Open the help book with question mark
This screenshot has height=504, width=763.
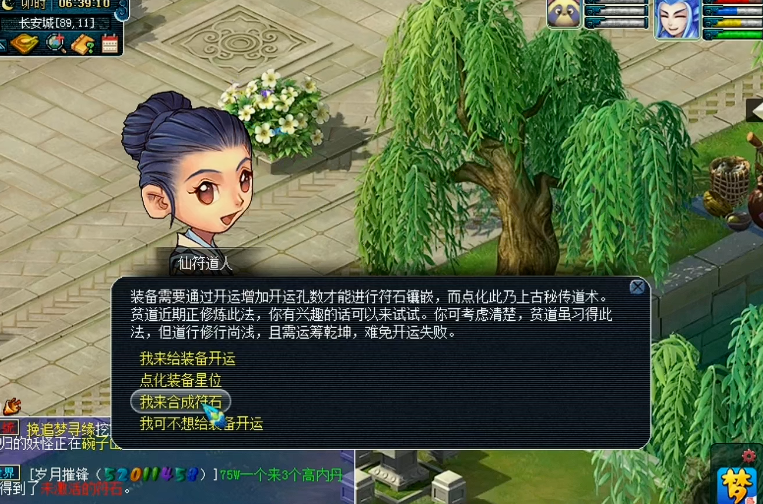[83, 44]
